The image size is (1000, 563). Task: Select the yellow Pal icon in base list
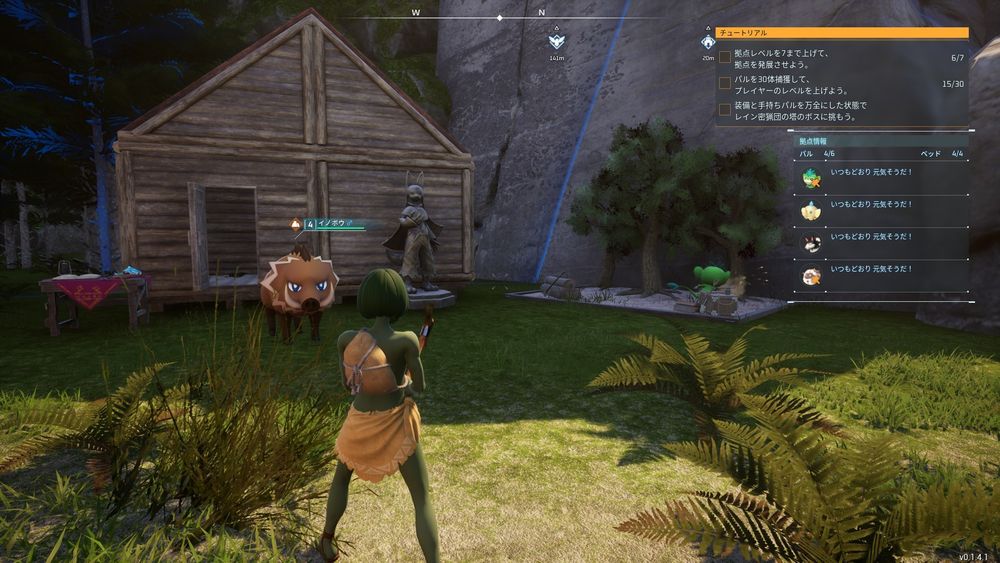812,209
